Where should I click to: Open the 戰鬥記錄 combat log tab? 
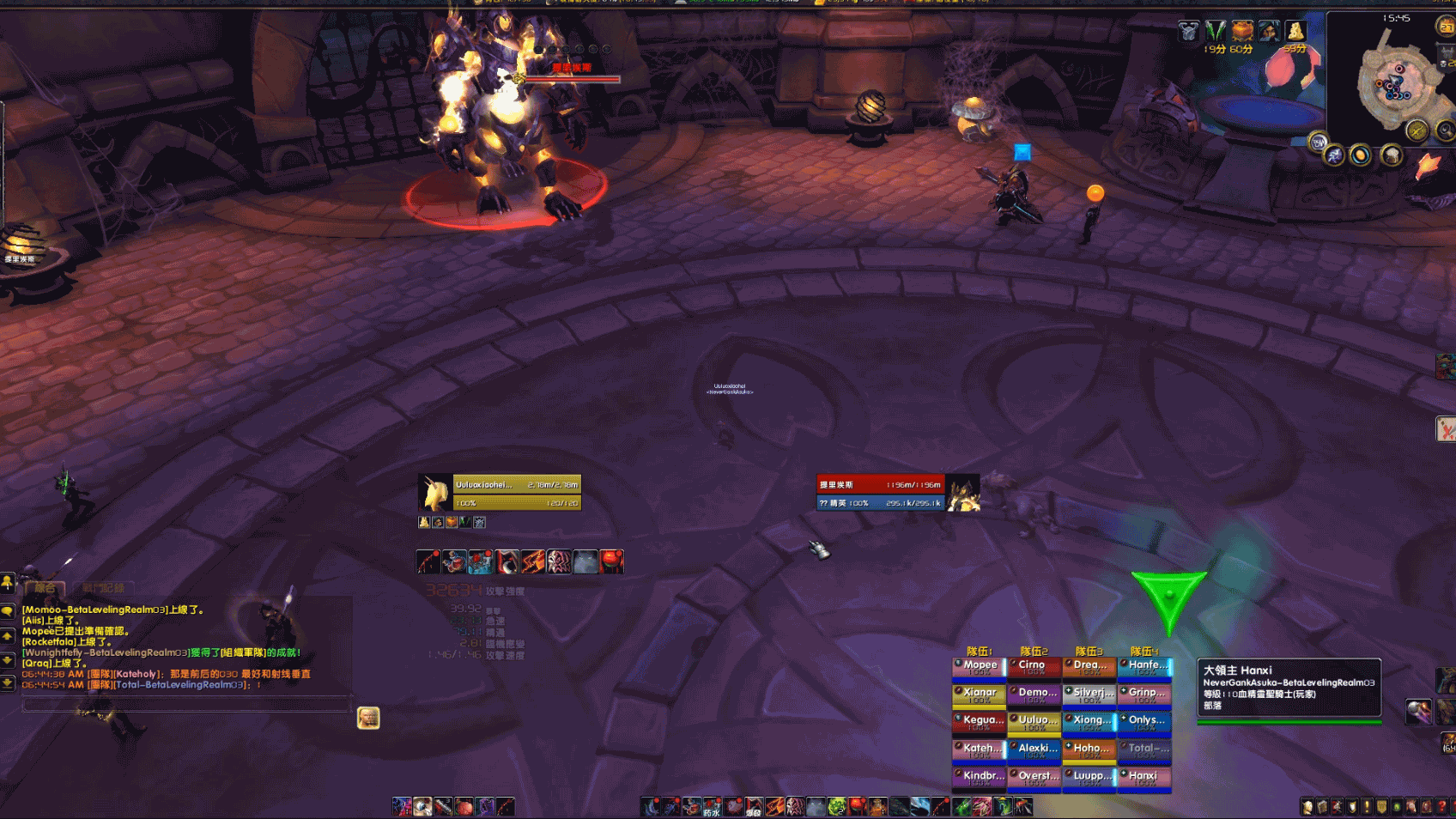(x=103, y=588)
